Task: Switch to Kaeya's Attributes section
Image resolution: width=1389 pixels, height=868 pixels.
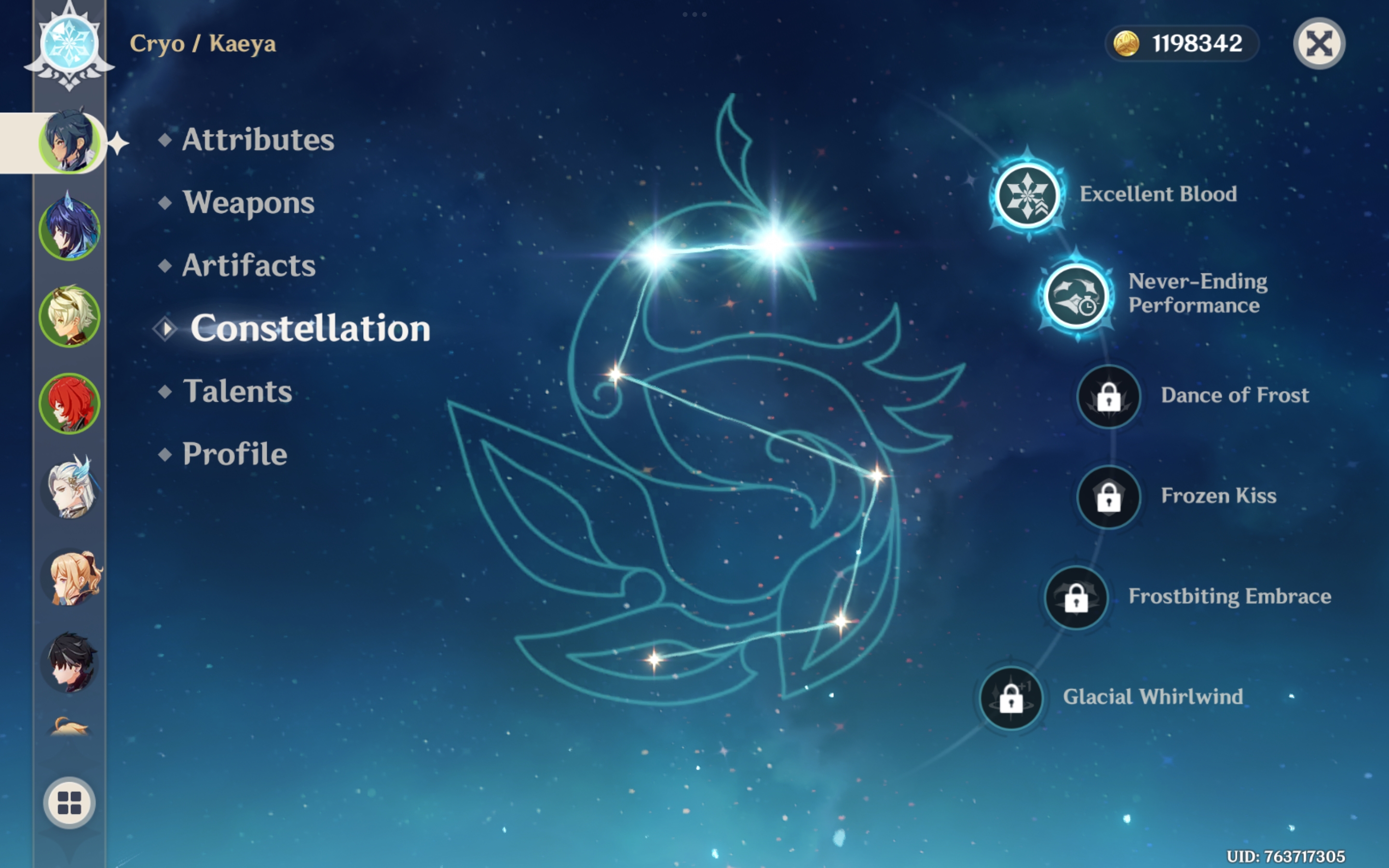Action: pyautogui.click(x=258, y=139)
